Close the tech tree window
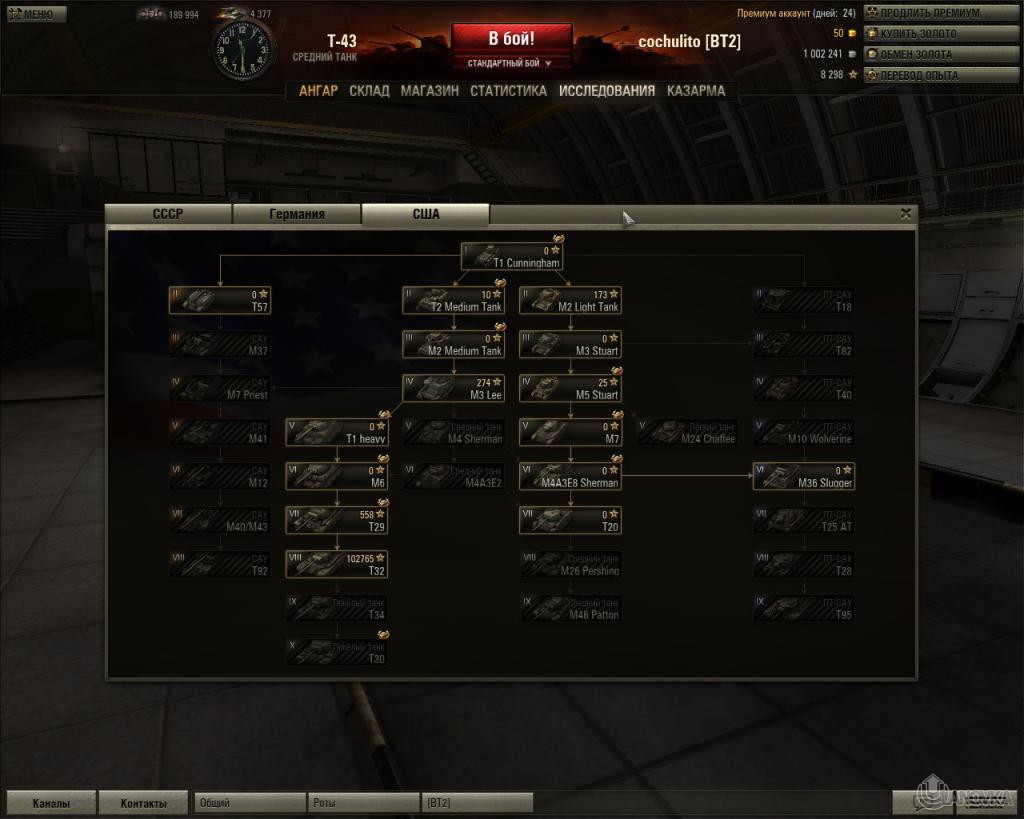The image size is (1024, 819). point(905,213)
